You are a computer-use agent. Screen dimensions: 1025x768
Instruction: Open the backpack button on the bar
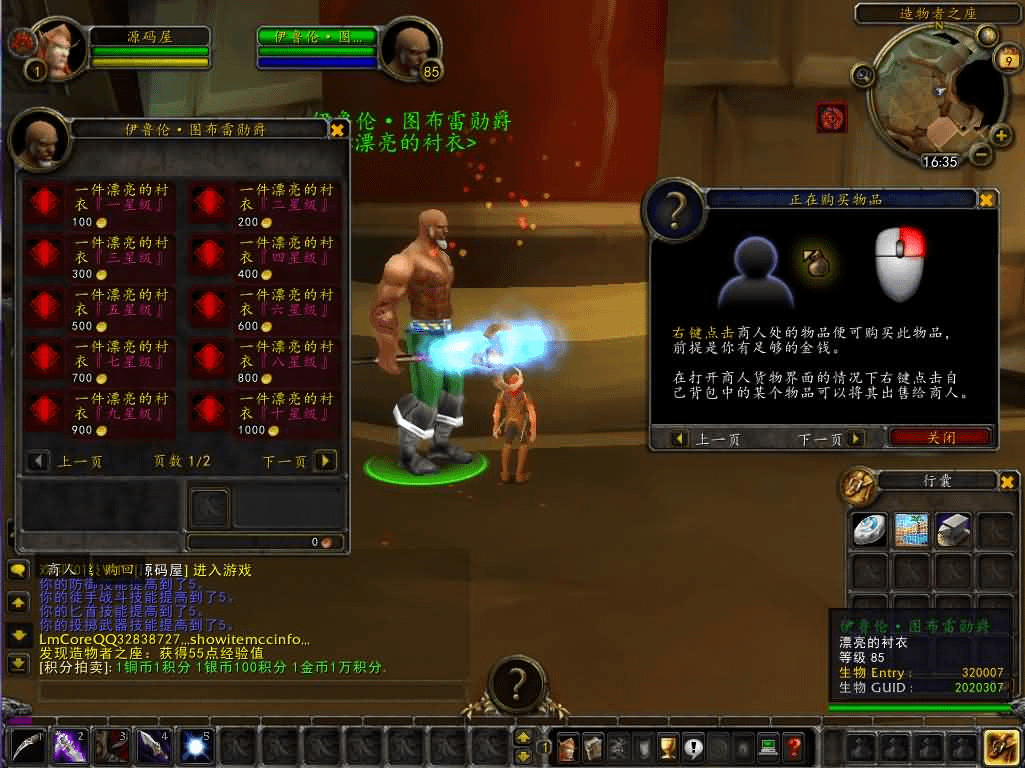1002,746
